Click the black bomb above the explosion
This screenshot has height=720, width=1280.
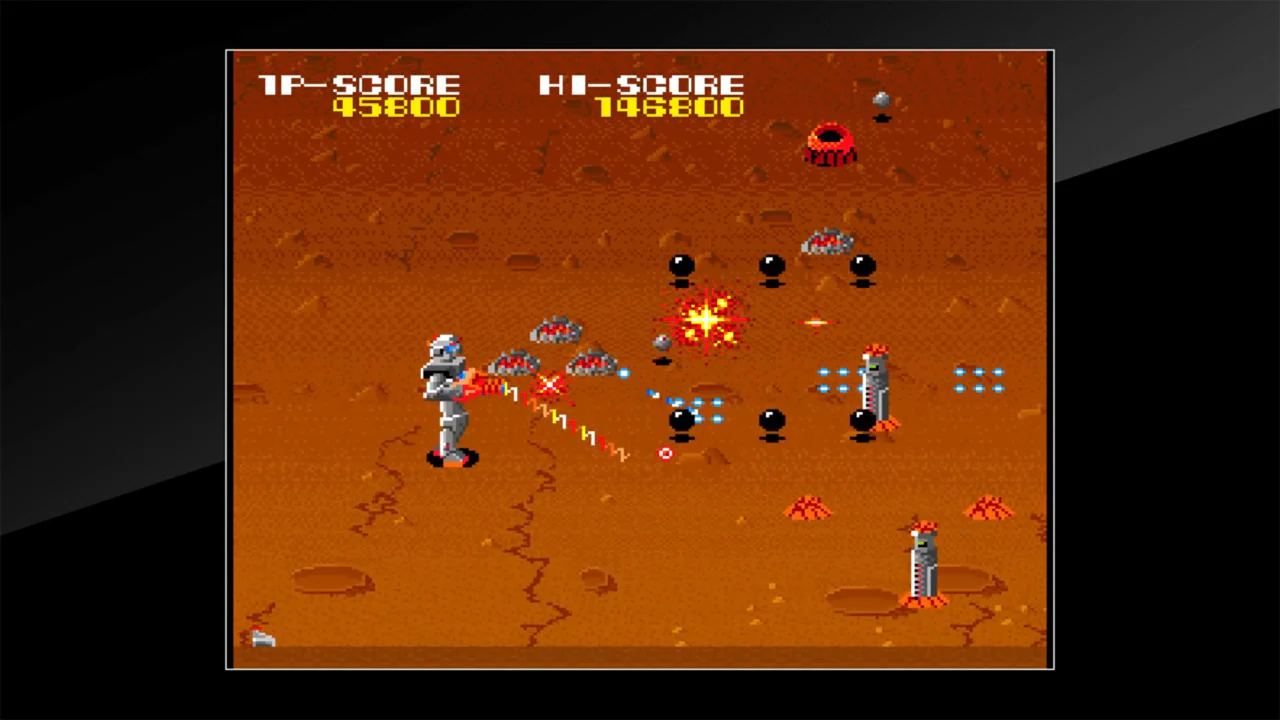pyautogui.click(x=680, y=265)
